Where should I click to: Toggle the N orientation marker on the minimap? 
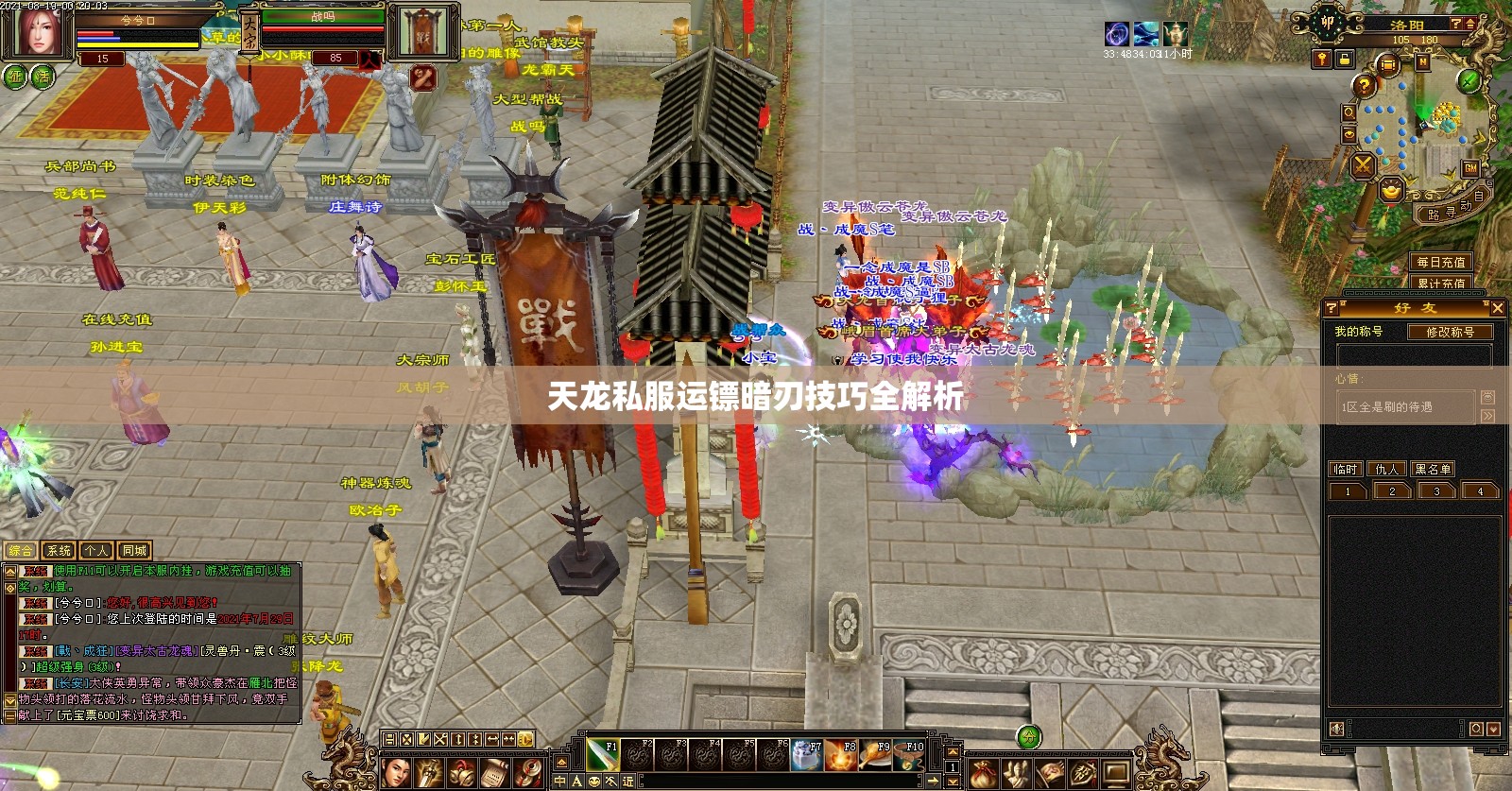(1422, 61)
